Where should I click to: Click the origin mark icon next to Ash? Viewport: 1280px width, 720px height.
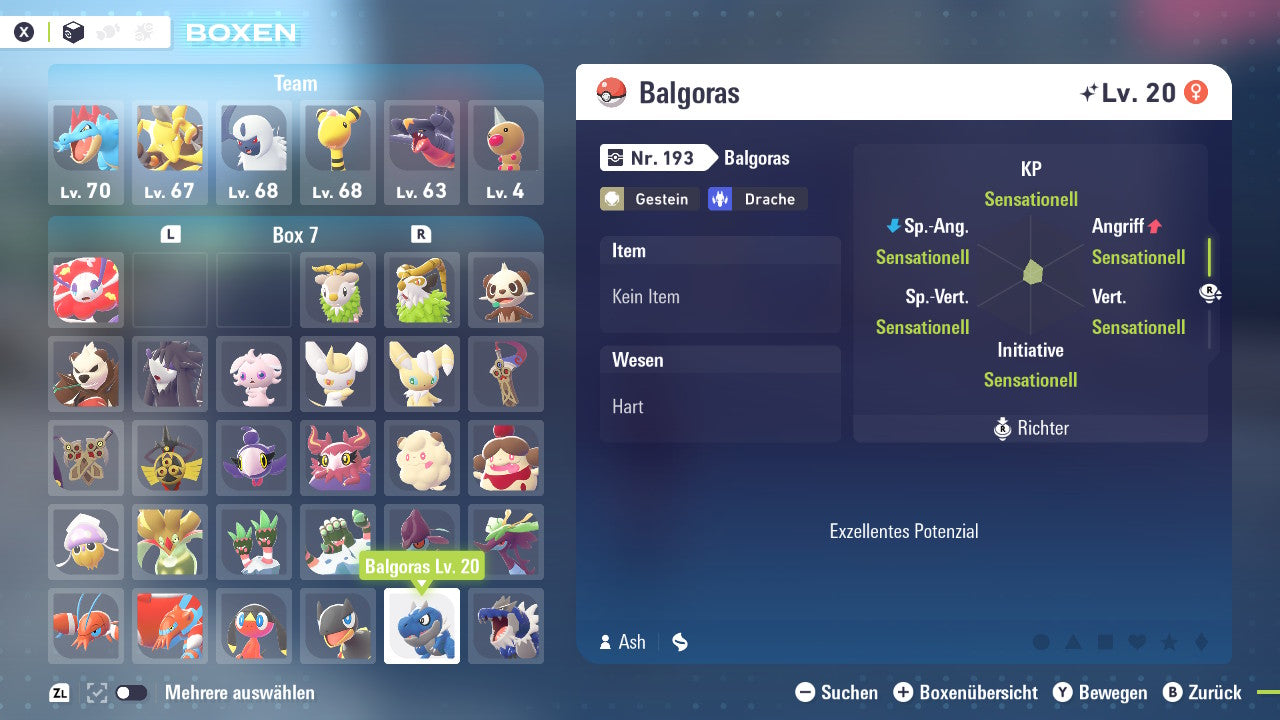pos(679,643)
